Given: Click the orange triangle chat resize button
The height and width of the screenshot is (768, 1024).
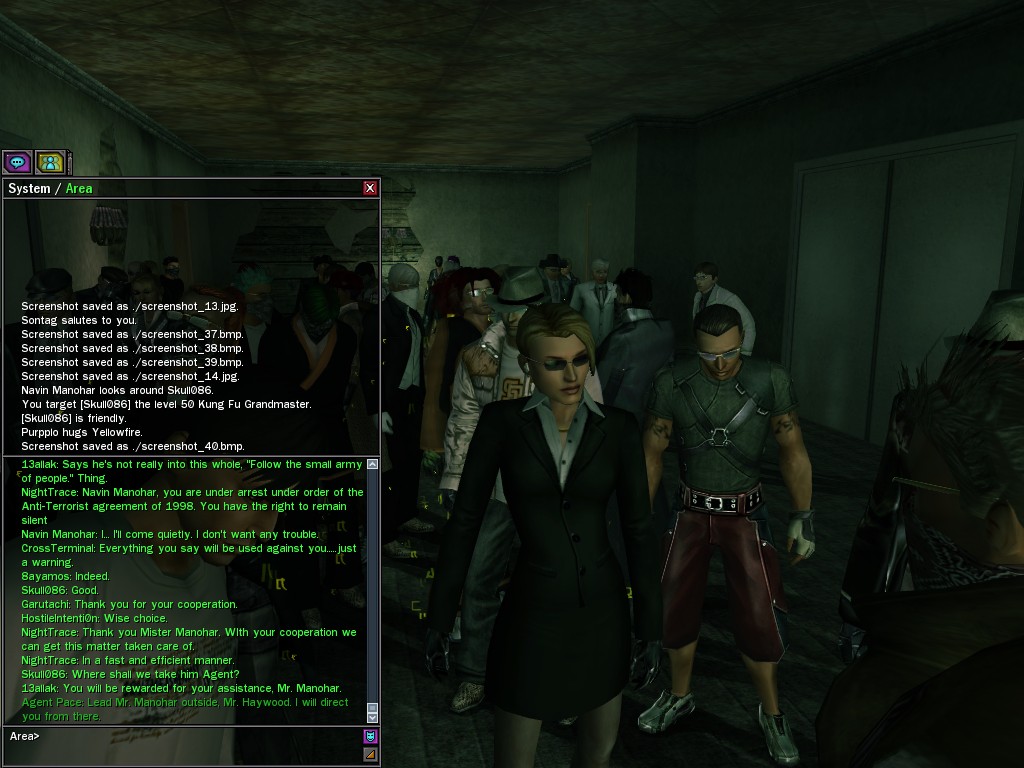Looking at the screenshot, I should pyautogui.click(x=370, y=754).
